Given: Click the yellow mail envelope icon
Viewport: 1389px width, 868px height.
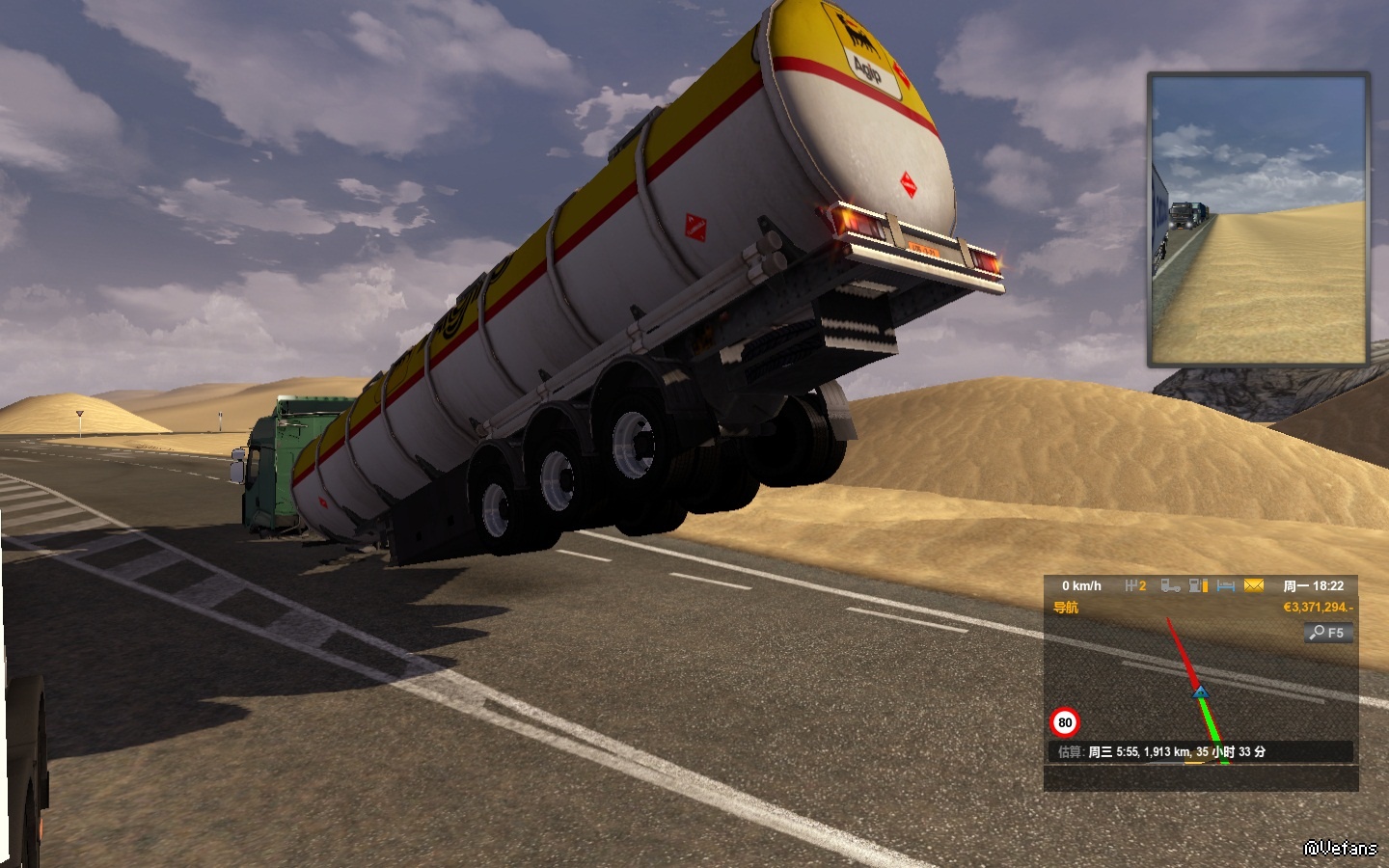Looking at the screenshot, I should coord(1254,585).
